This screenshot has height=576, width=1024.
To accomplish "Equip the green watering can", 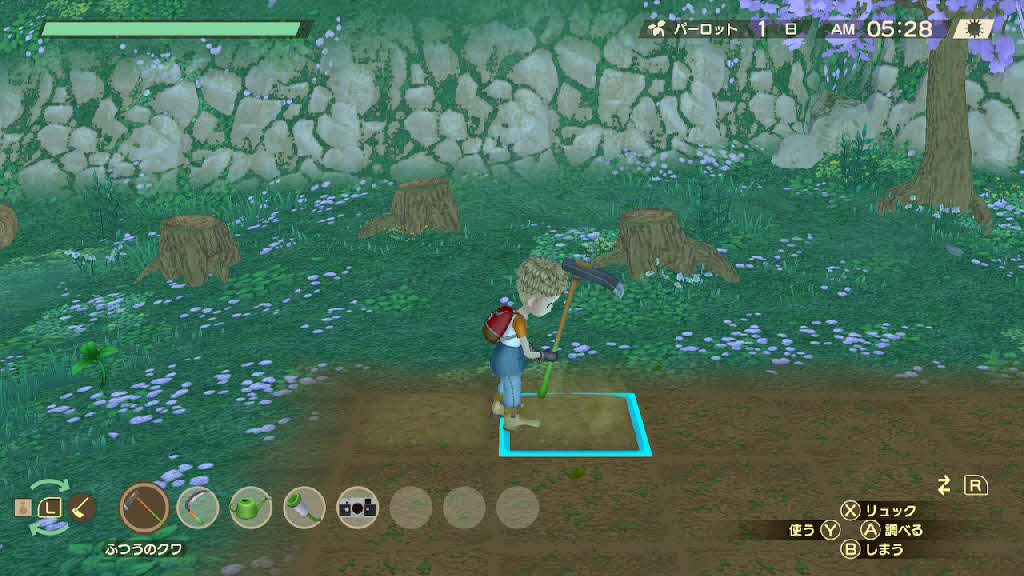I will pyautogui.click(x=250, y=507).
